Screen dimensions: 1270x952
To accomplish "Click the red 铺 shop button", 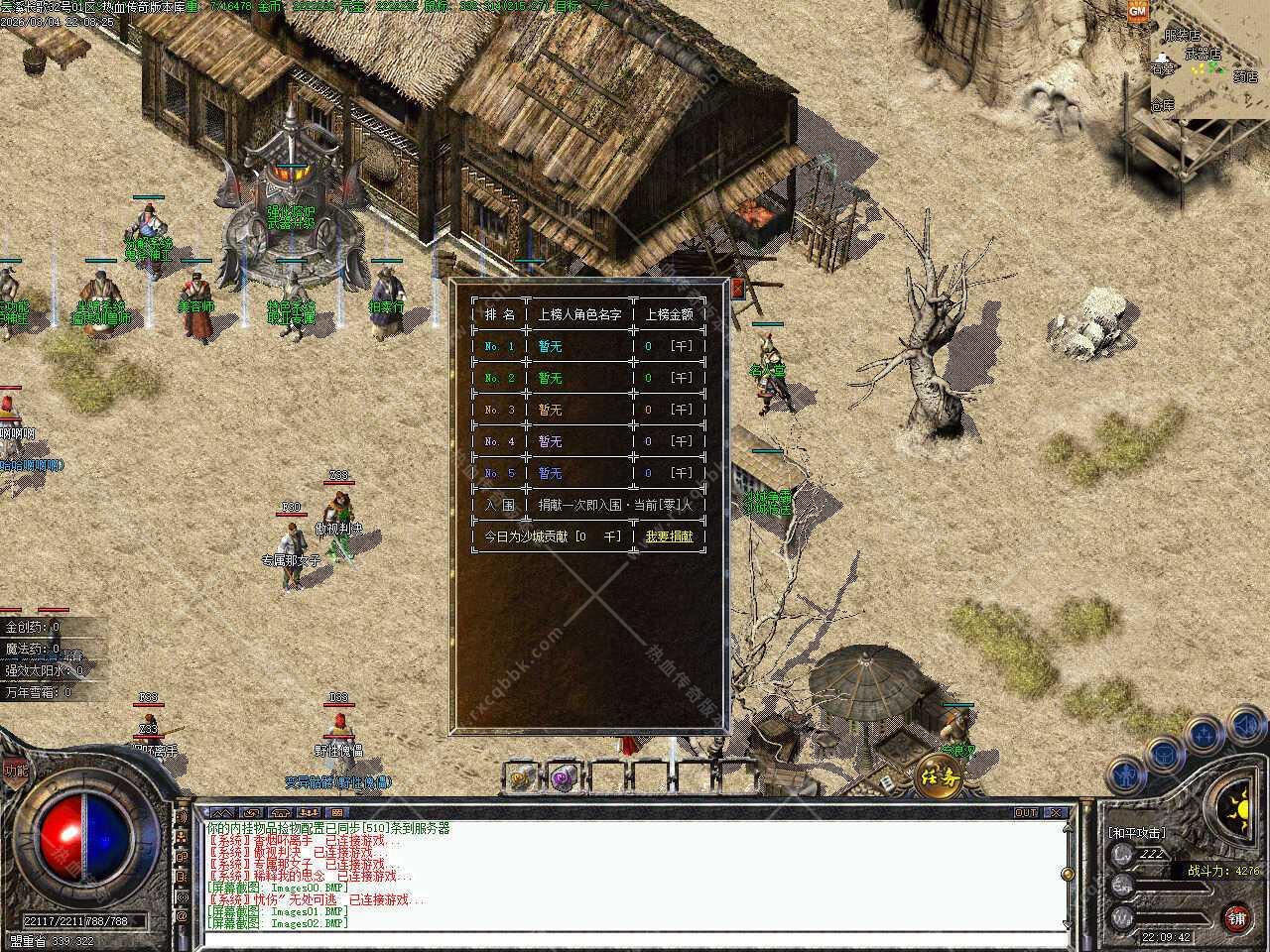I will (1236, 917).
